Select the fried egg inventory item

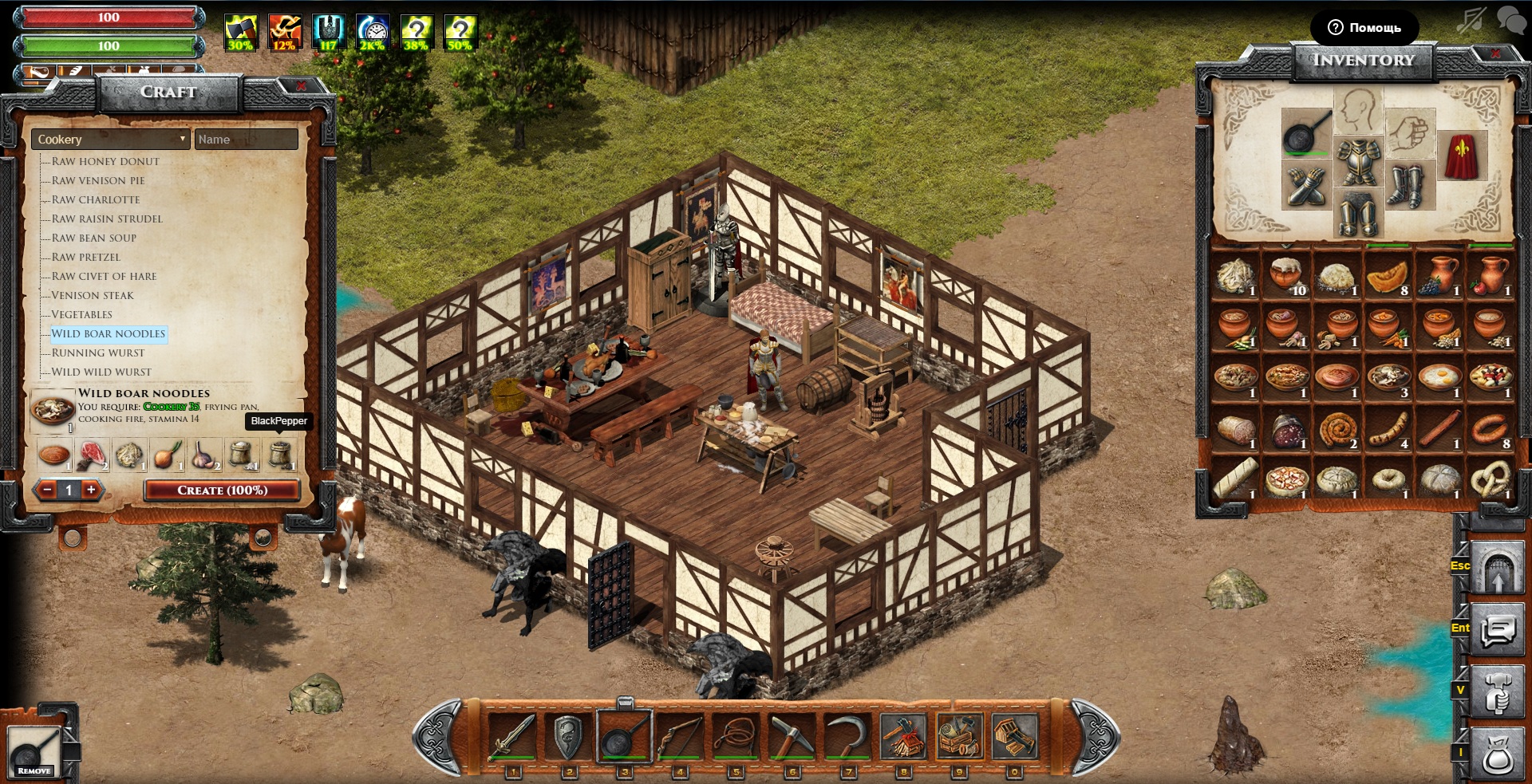[1439, 377]
